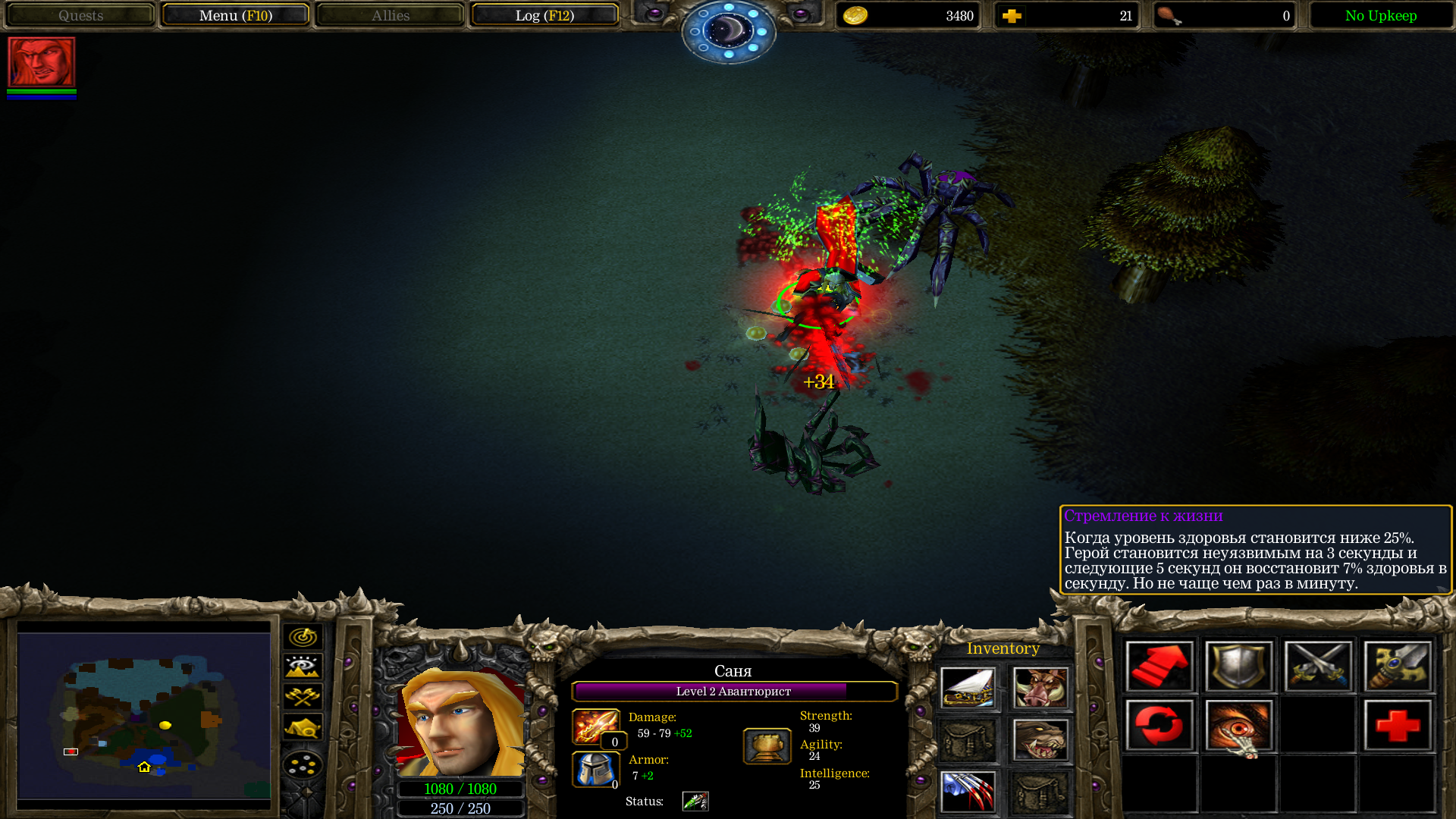The width and height of the screenshot is (1456, 819).
Task: Select the sailing ship inventory item
Action: click(x=968, y=688)
